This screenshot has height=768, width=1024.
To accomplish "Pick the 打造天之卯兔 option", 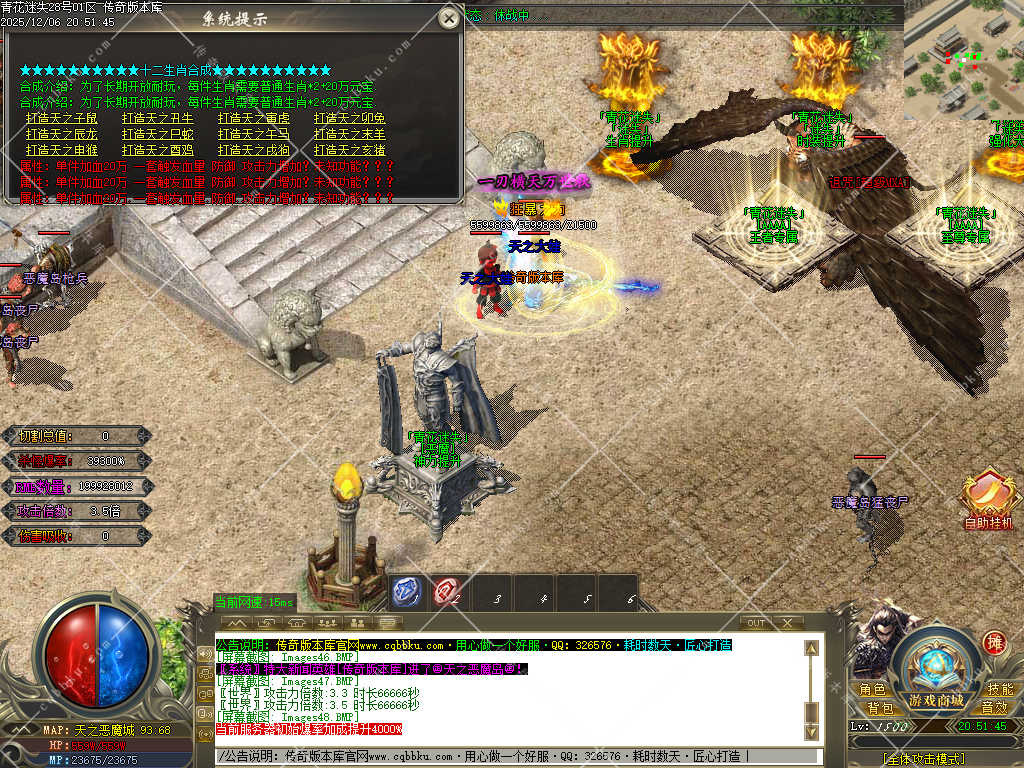I will pyautogui.click(x=350, y=118).
